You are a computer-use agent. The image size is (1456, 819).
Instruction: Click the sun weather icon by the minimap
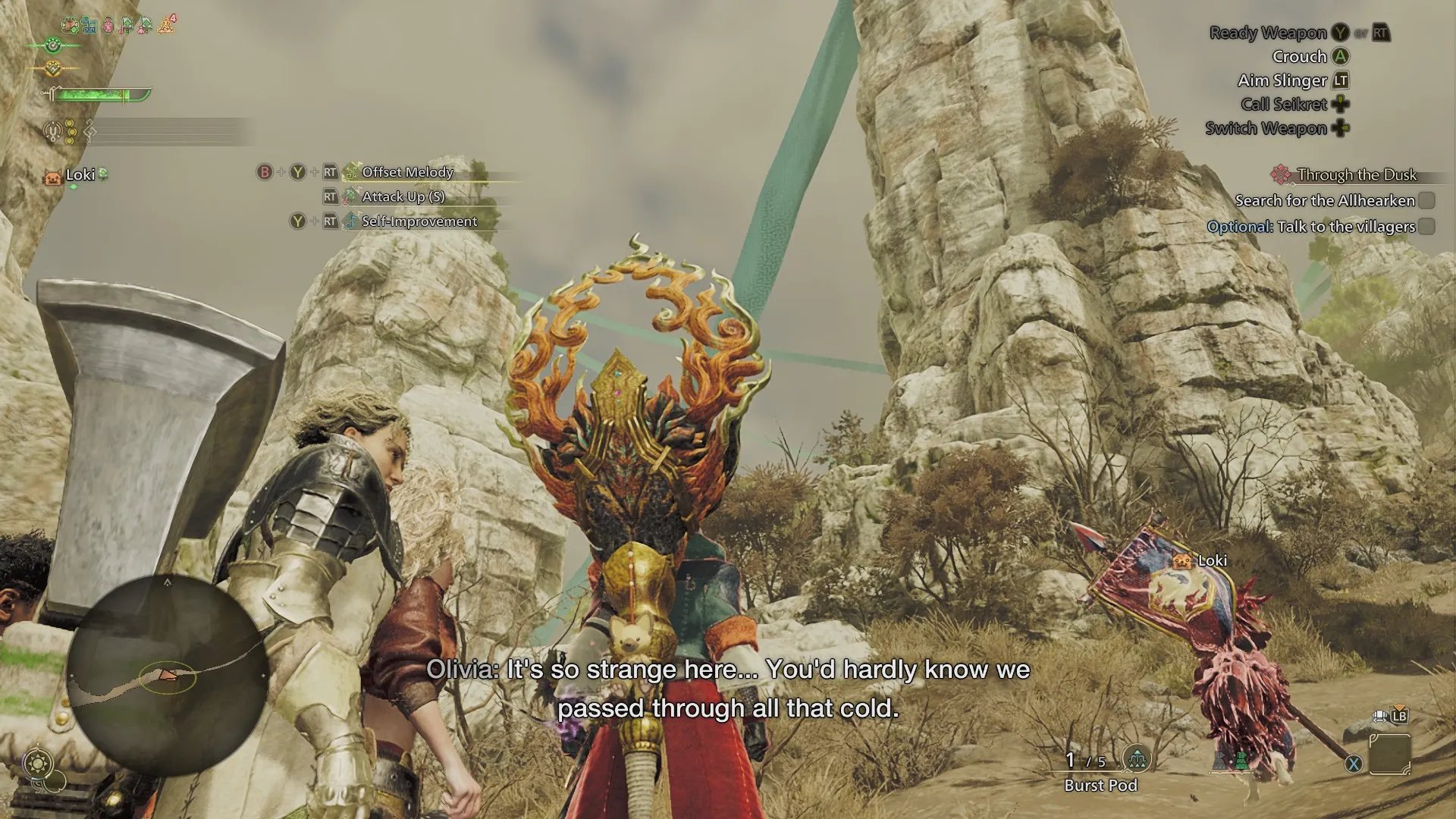click(39, 761)
